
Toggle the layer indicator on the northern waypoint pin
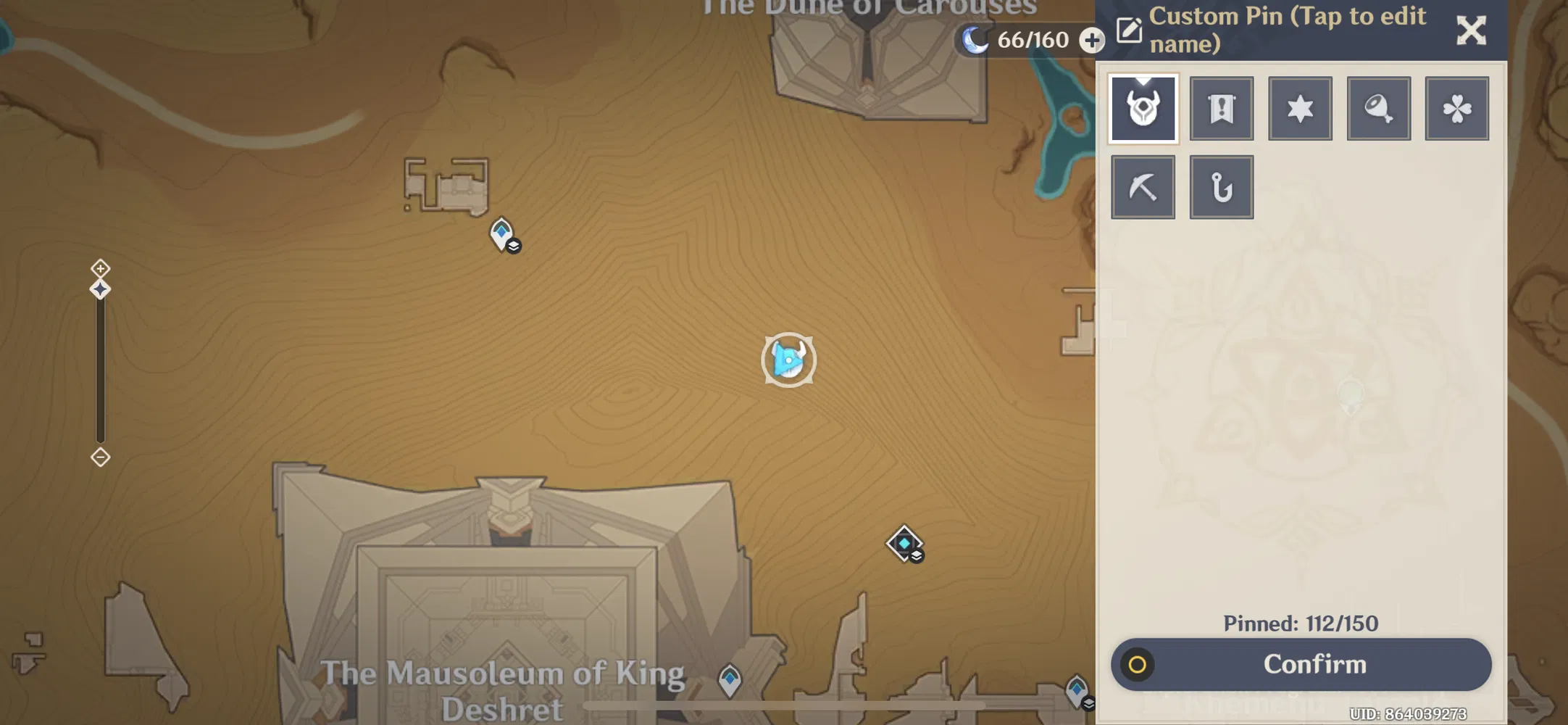pos(514,246)
